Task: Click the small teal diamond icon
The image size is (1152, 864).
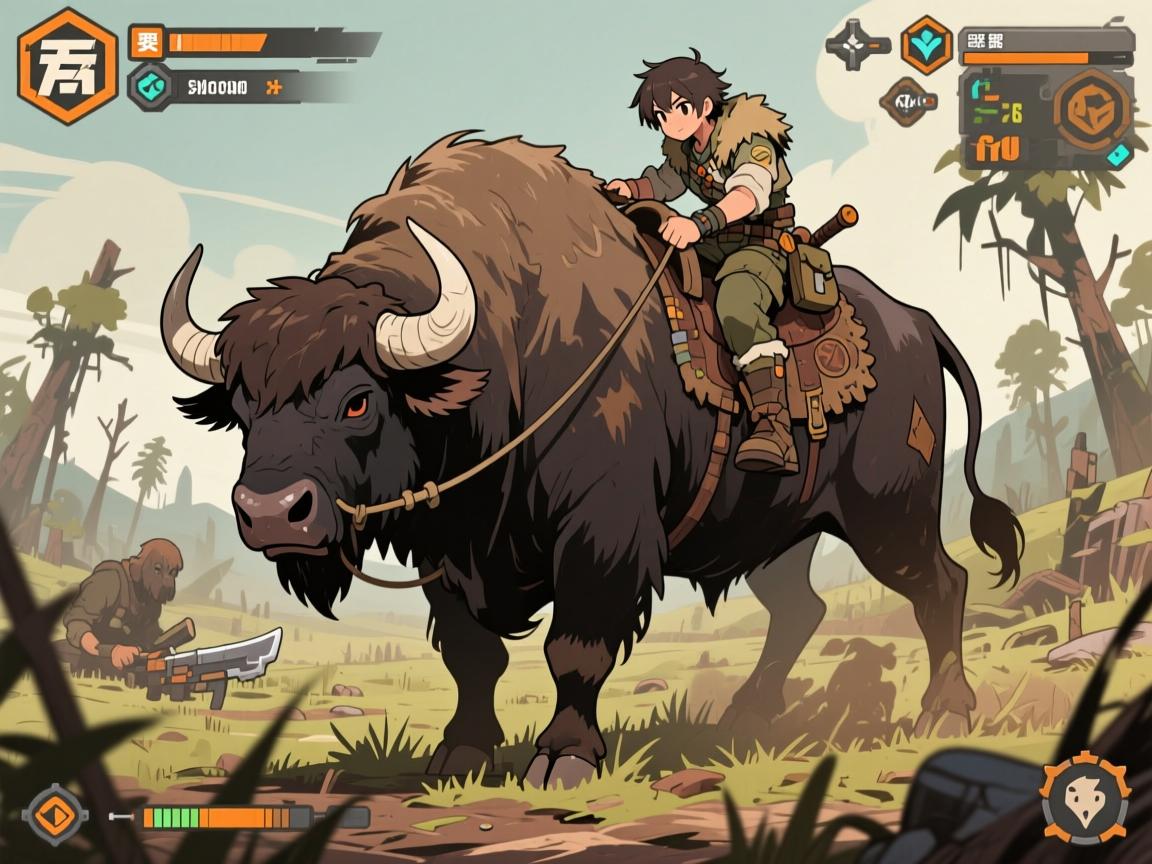Action: click(x=1119, y=153)
